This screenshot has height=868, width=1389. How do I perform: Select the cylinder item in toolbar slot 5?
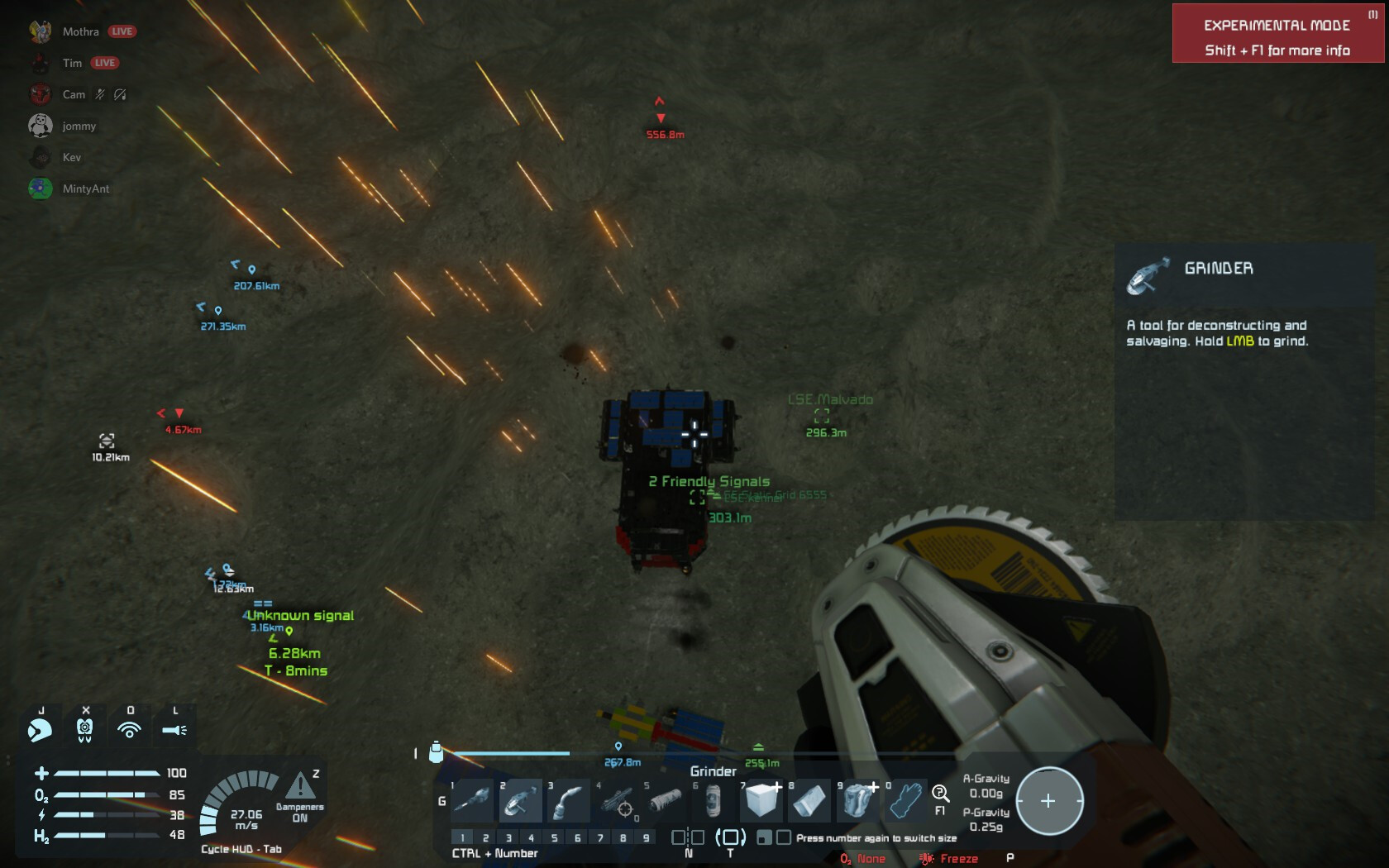665,800
